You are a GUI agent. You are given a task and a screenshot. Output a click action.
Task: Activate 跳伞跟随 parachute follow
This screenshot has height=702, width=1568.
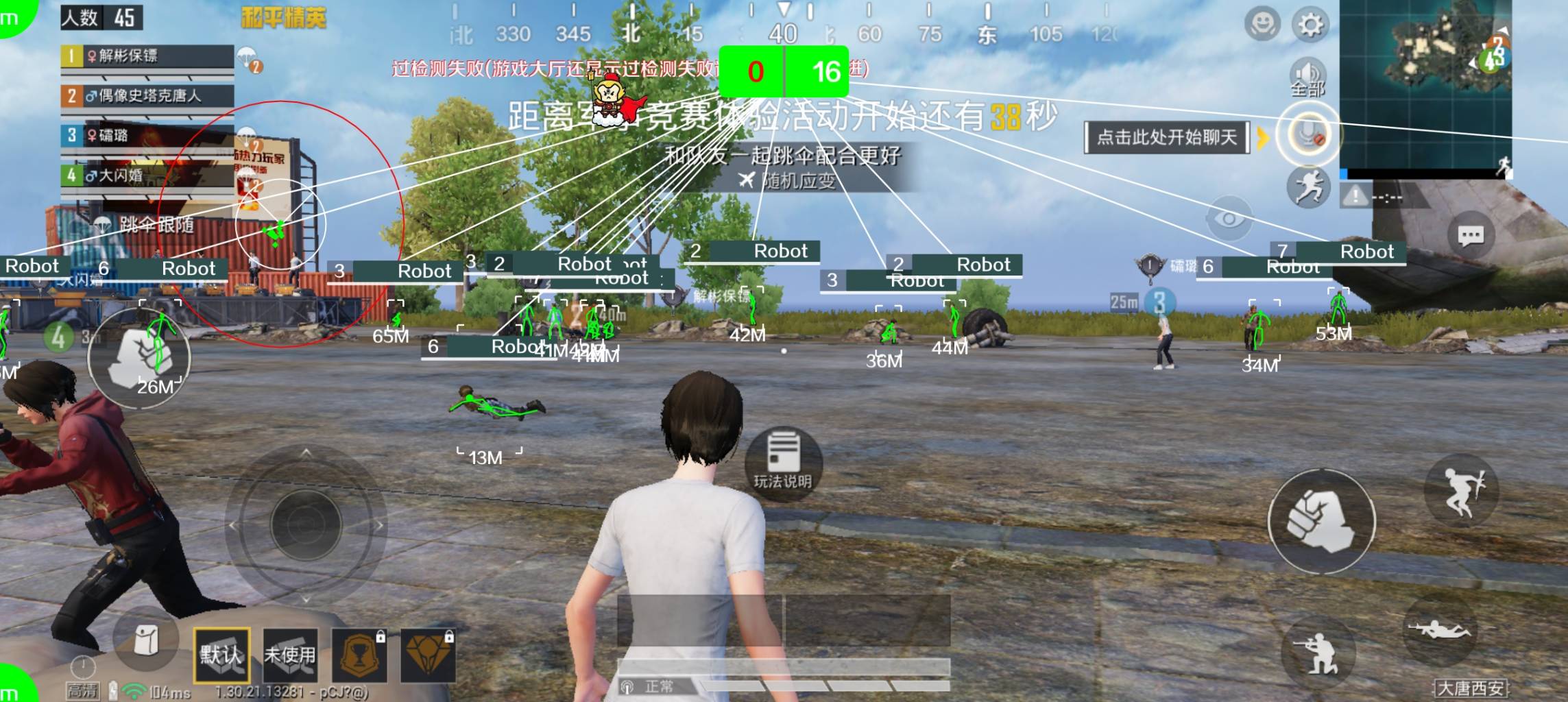coord(147,224)
